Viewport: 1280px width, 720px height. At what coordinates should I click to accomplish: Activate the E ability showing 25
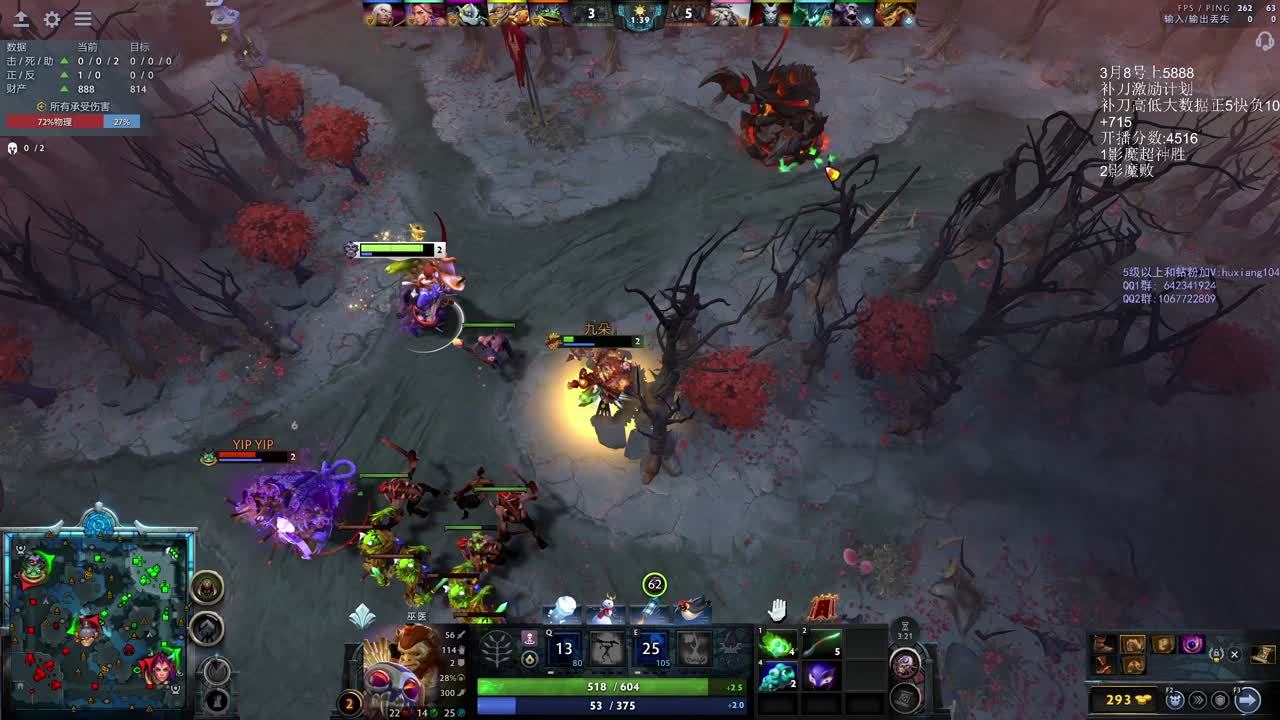pyautogui.click(x=651, y=648)
